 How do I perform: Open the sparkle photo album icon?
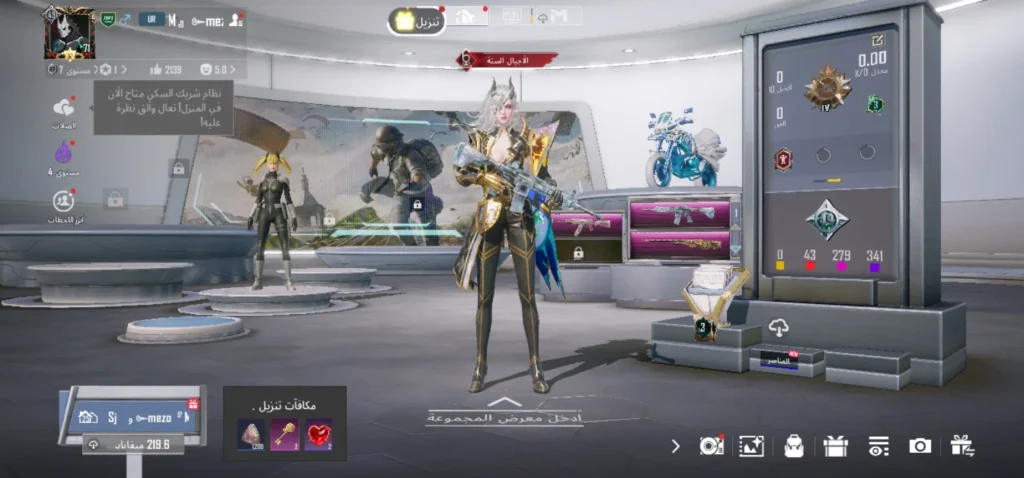(x=751, y=446)
